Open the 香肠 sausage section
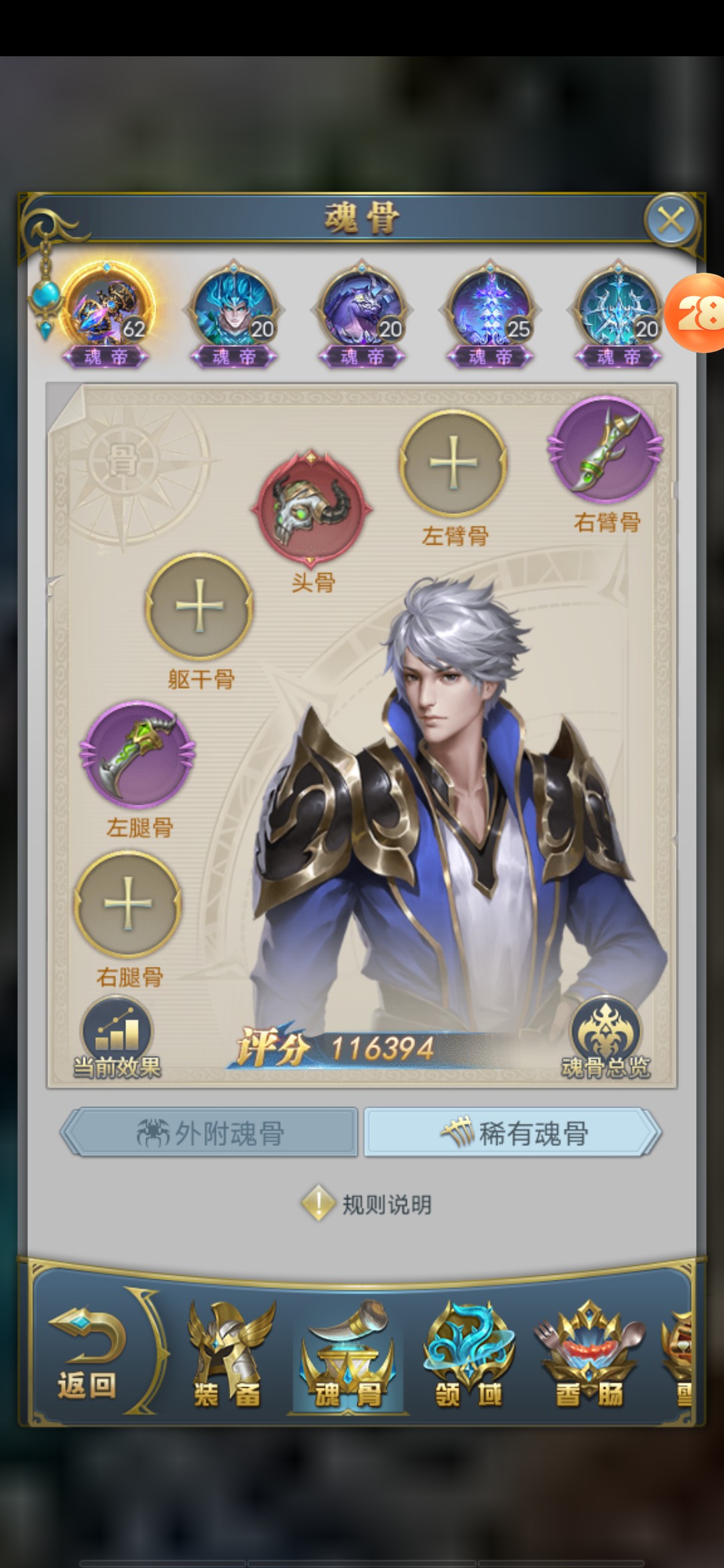The height and width of the screenshot is (1568, 724). point(589,1357)
